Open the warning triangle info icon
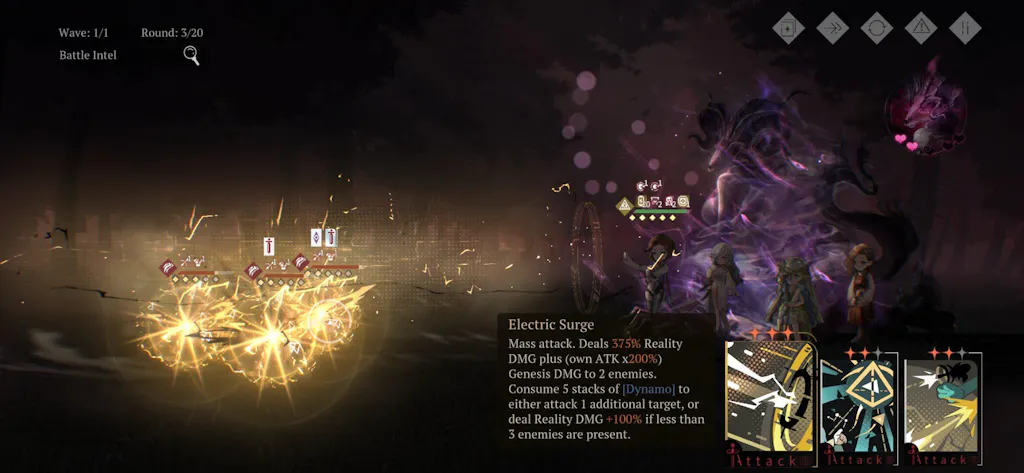Viewport: 1024px width, 473px height. point(921,28)
